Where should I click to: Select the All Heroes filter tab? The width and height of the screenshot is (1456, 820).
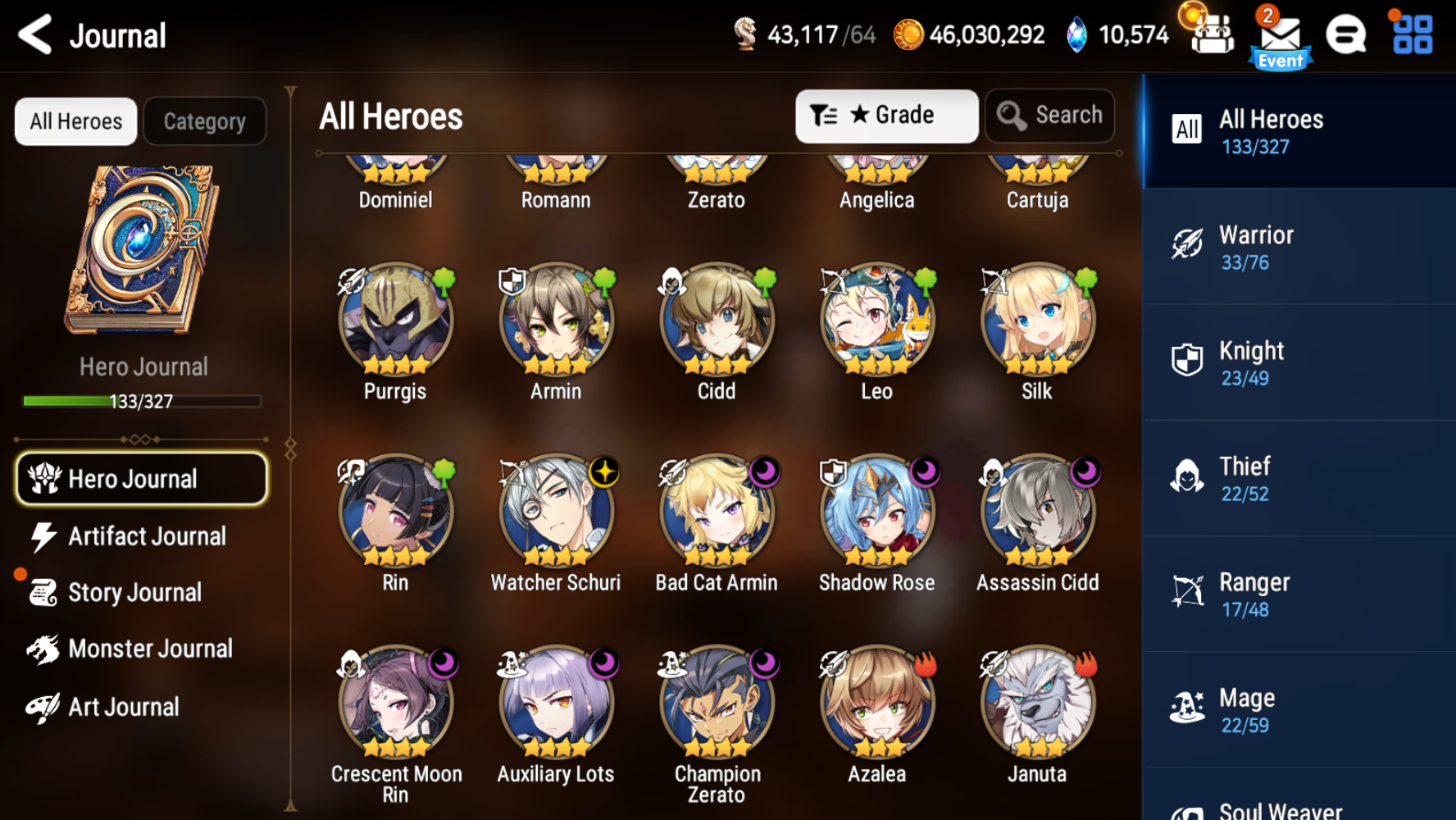coord(75,121)
